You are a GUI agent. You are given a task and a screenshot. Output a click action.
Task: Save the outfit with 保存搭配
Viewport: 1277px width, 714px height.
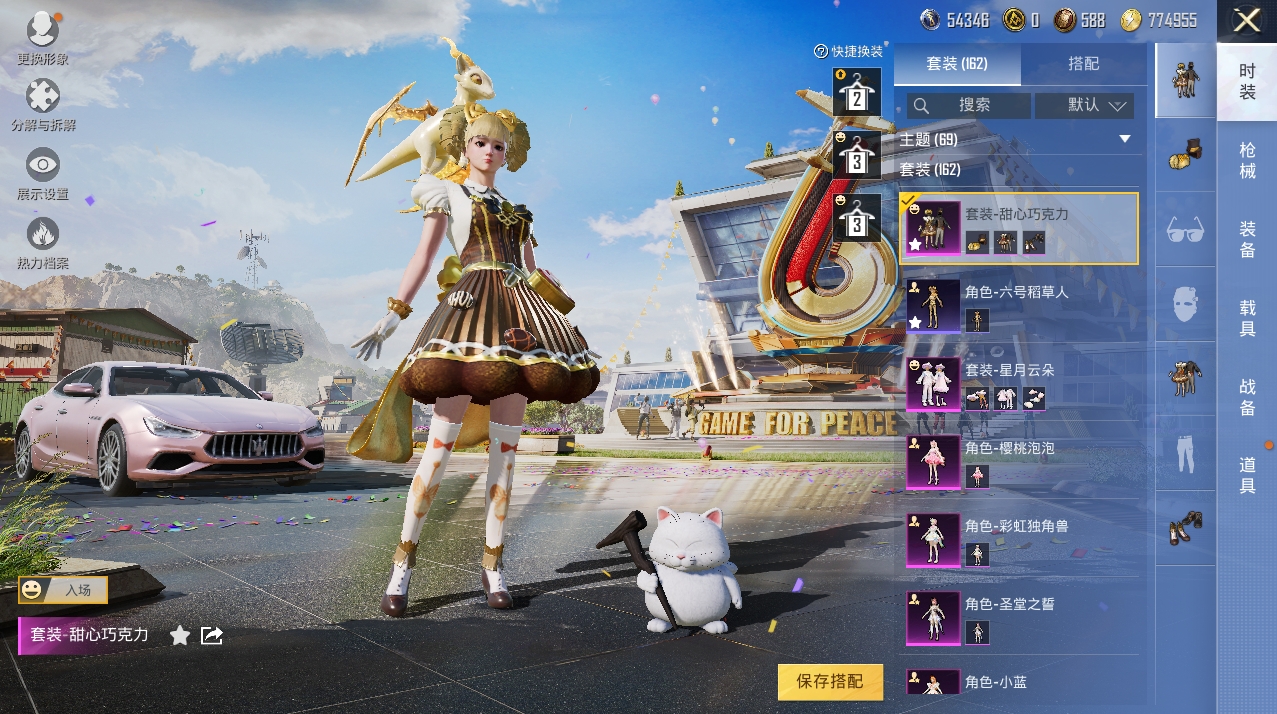click(830, 681)
